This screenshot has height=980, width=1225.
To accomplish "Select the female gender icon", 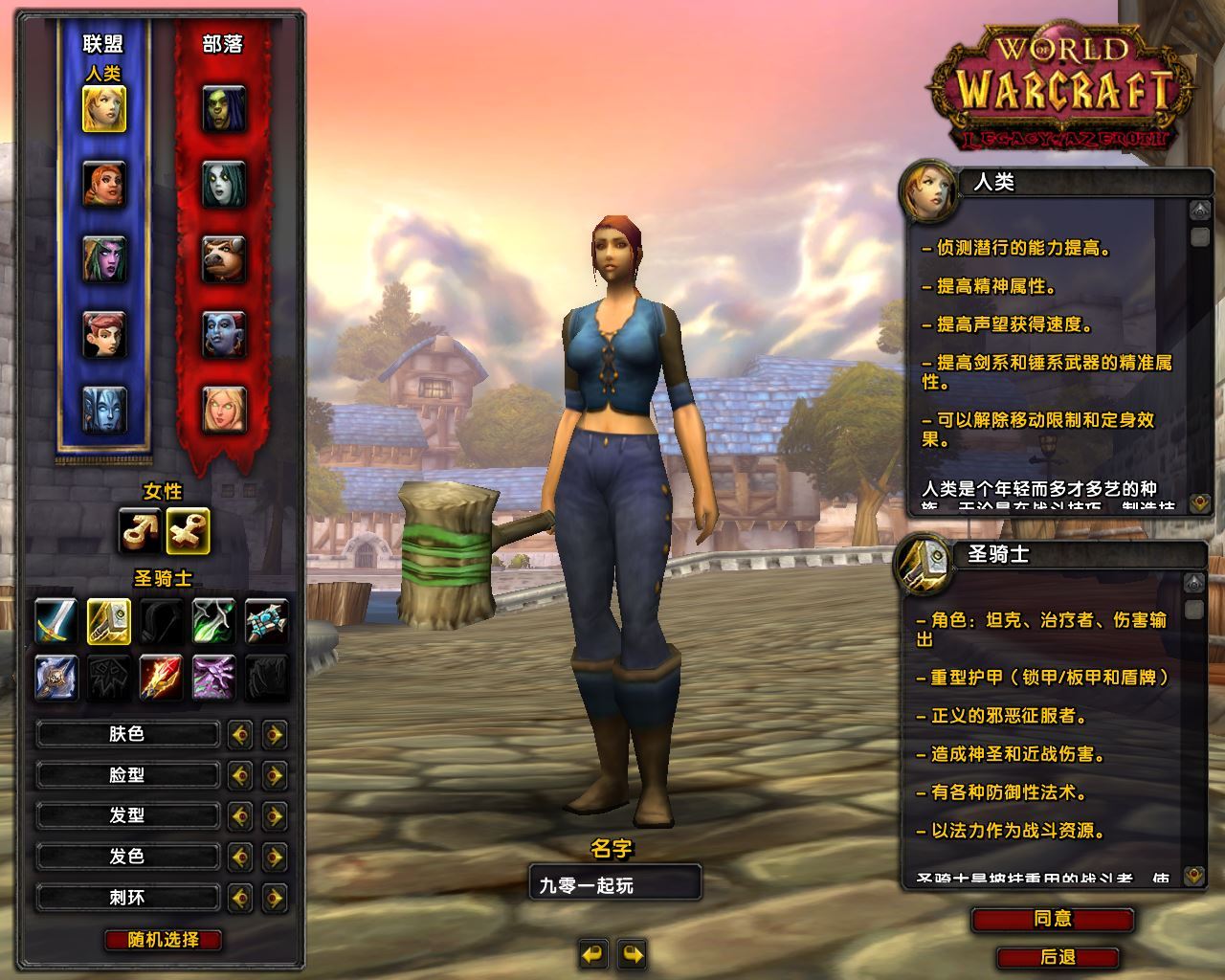I will tap(187, 530).
